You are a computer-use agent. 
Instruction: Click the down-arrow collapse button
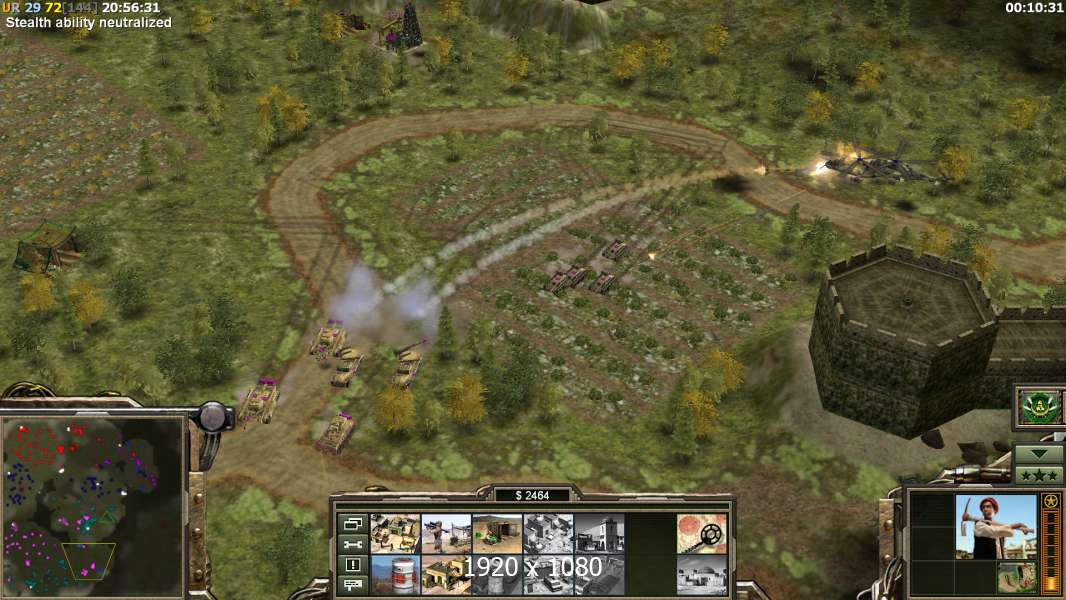point(1039,453)
